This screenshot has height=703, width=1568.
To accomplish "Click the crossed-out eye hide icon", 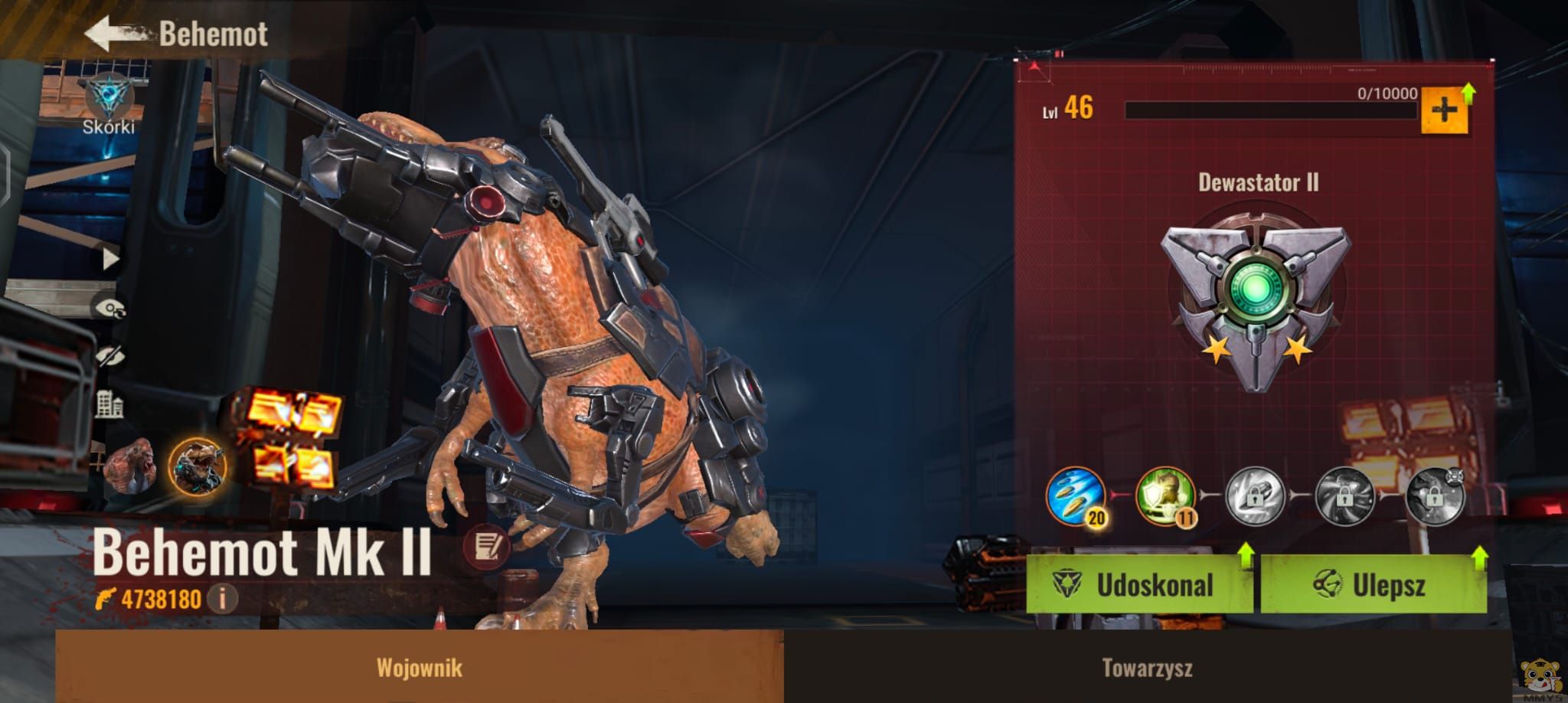I will (109, 356).
